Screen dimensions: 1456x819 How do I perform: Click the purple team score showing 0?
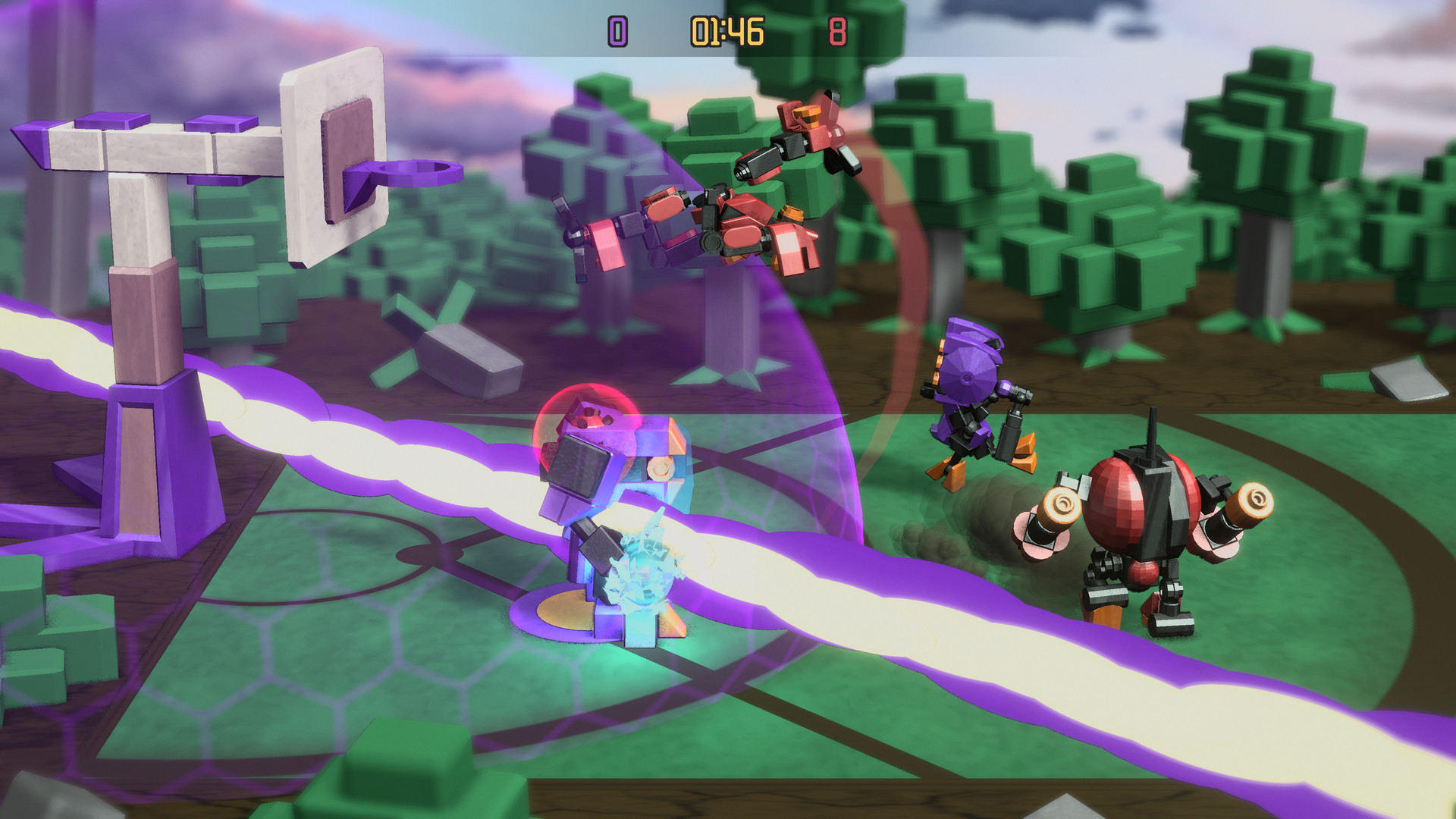point(616,32)
